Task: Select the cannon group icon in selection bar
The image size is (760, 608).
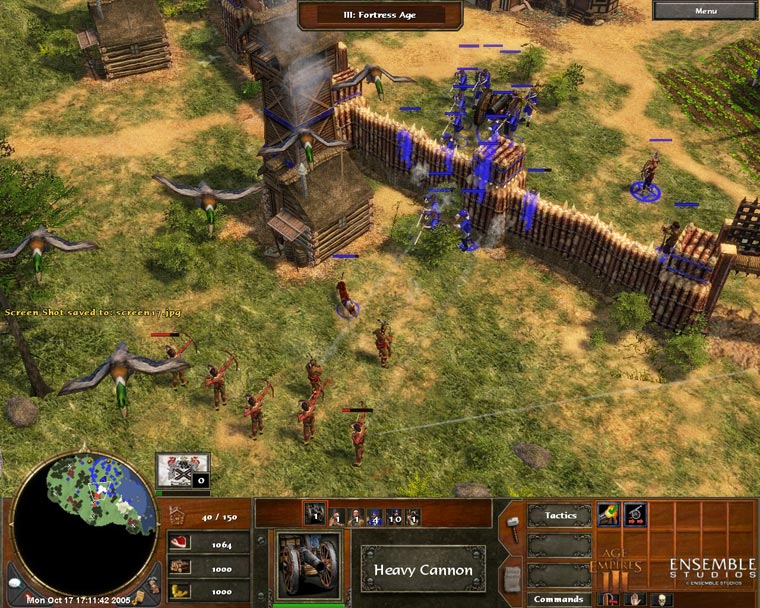Action: [315, 516]
